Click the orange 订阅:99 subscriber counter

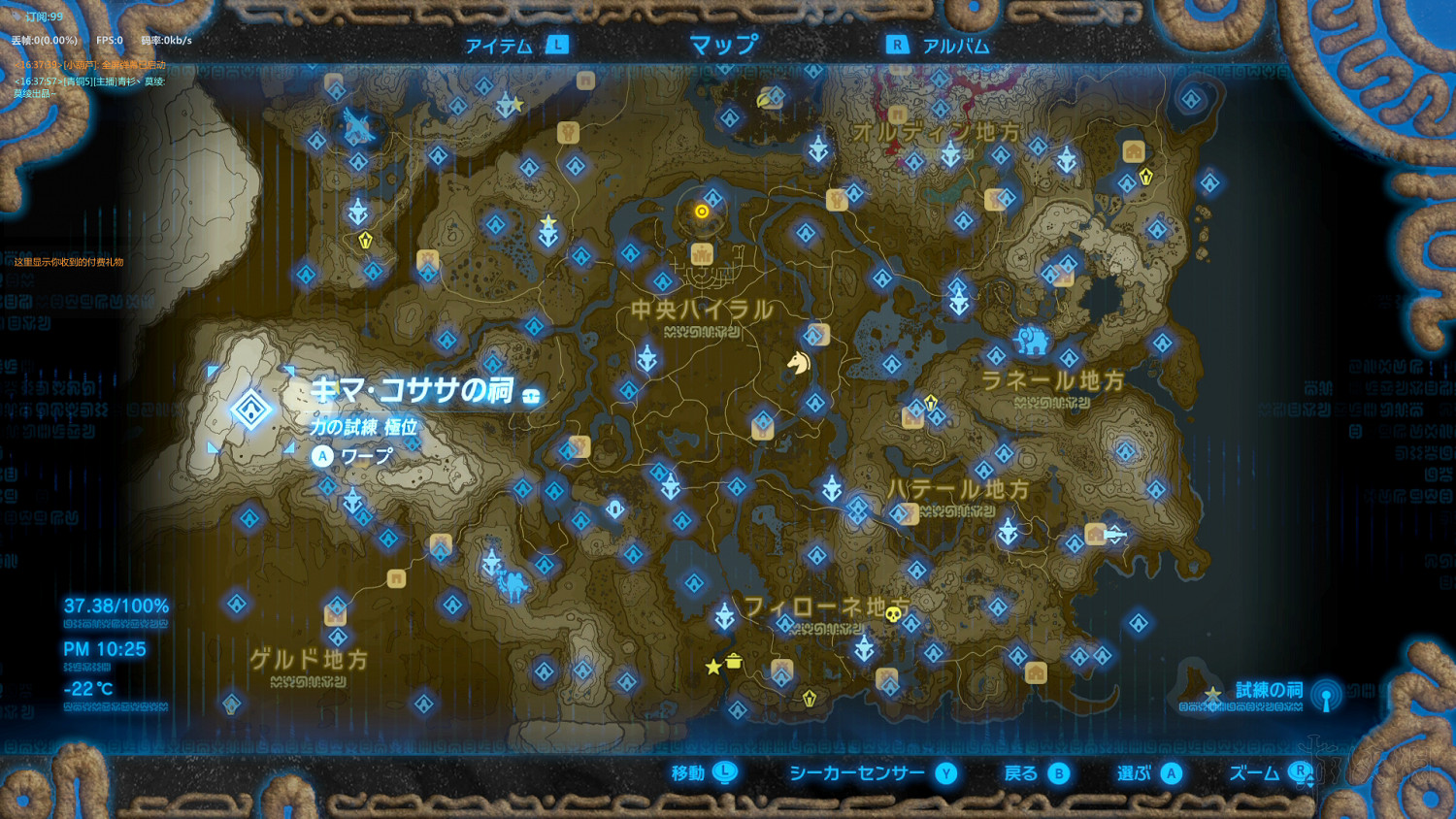tap(44, 16)
